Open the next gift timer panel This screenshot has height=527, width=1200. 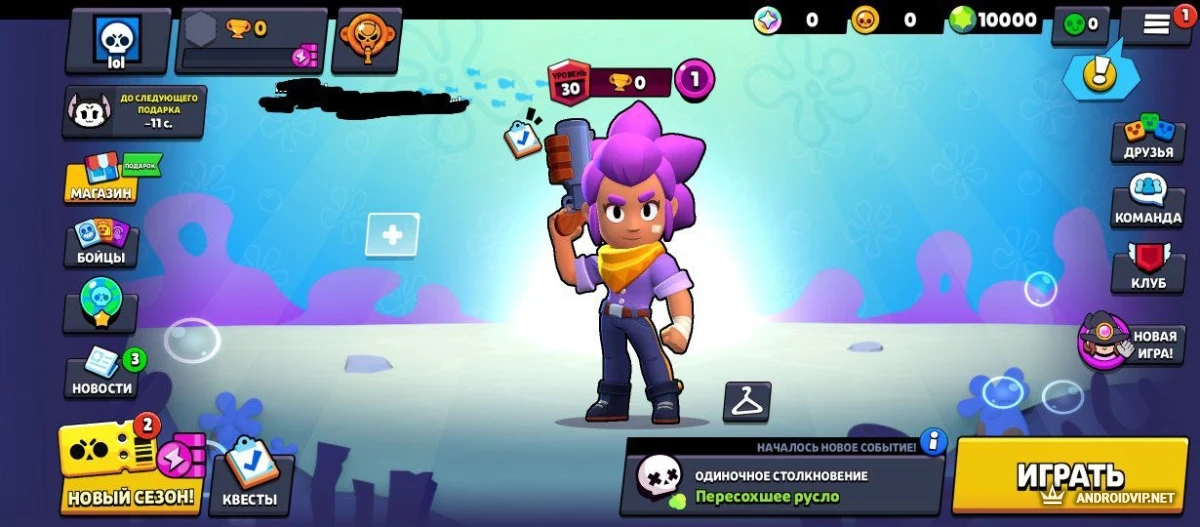[134, 110]
